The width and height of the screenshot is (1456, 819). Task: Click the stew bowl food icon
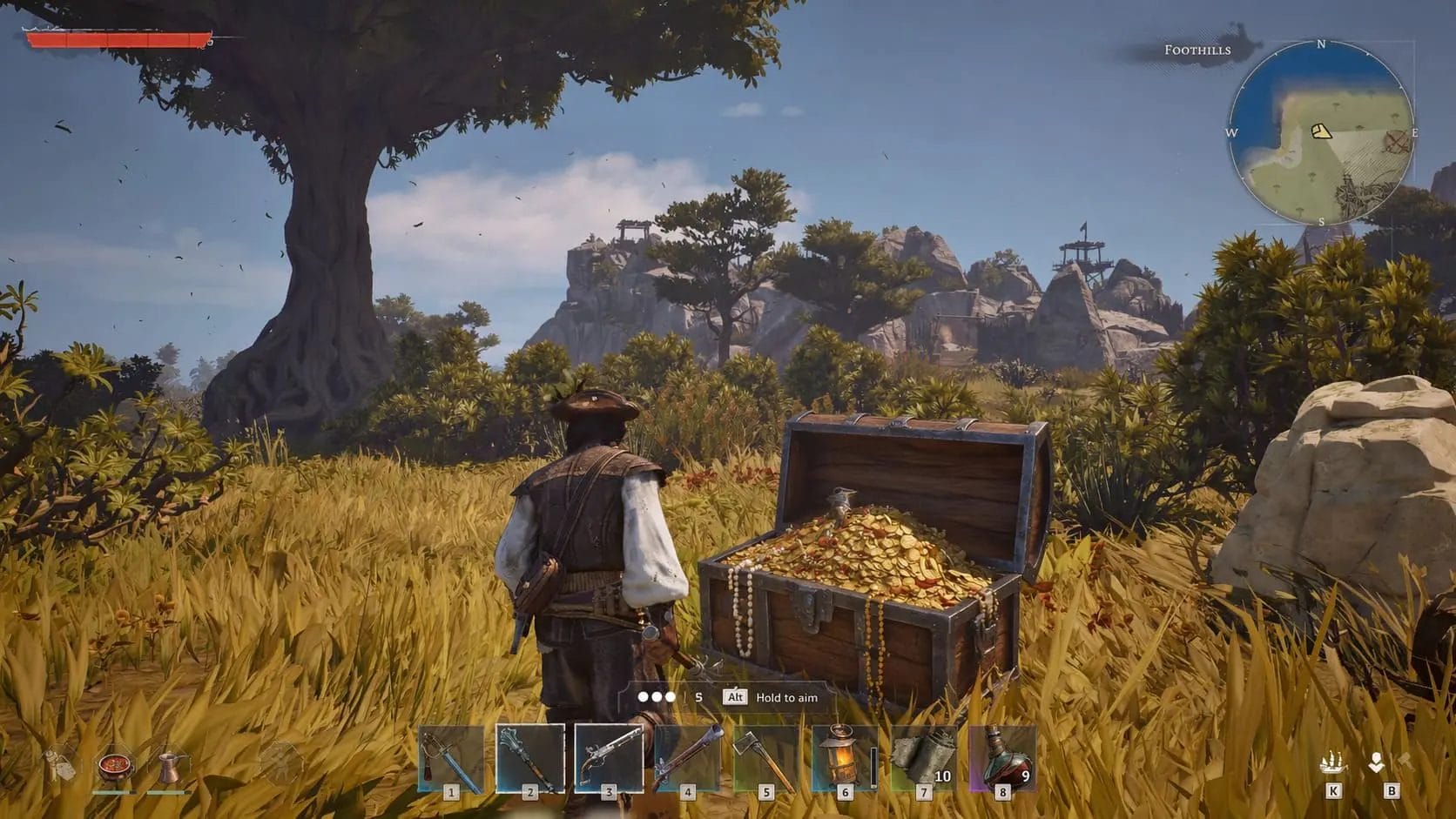point(114,767)
